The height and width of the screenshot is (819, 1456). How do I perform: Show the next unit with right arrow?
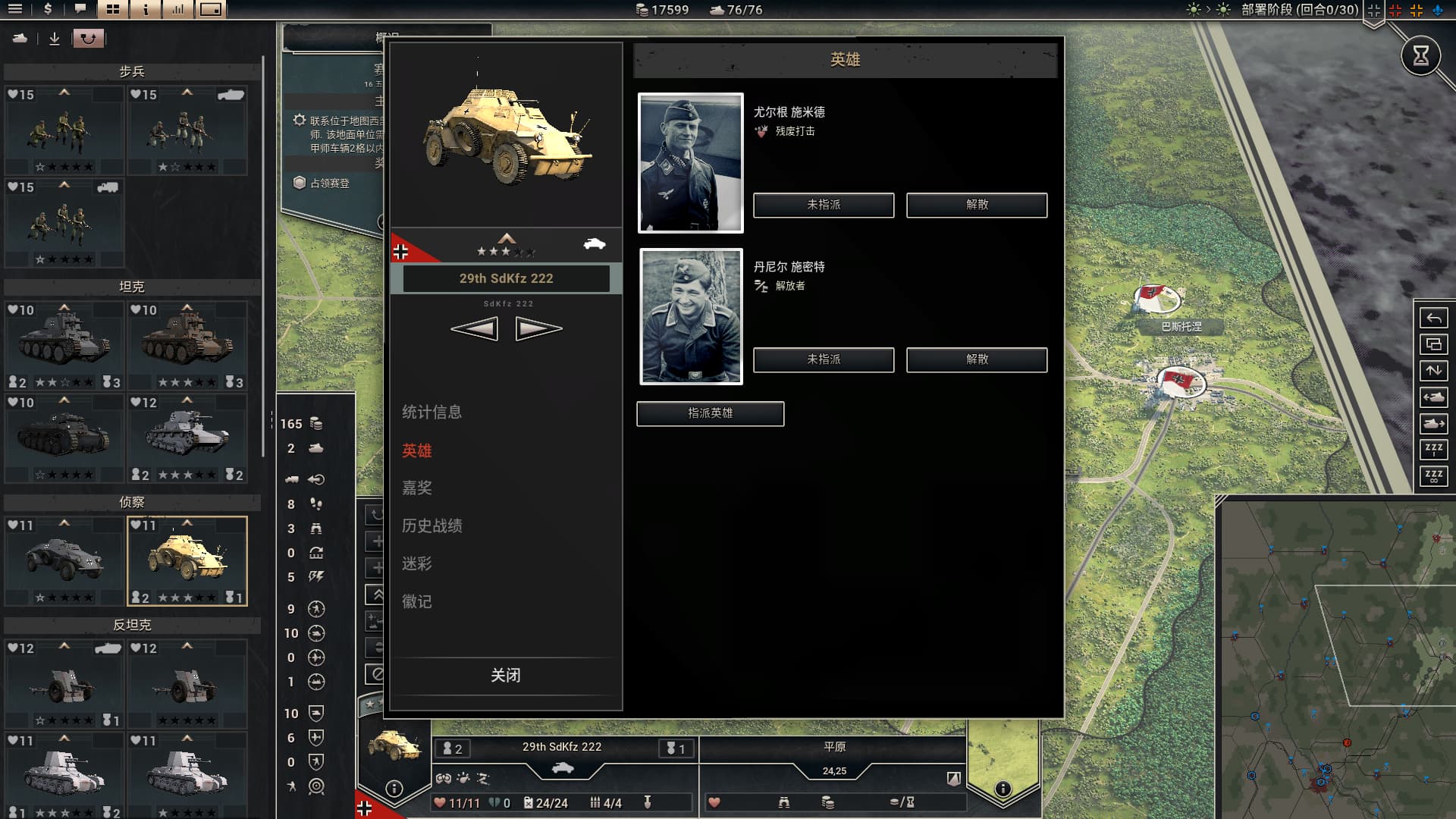538,328
